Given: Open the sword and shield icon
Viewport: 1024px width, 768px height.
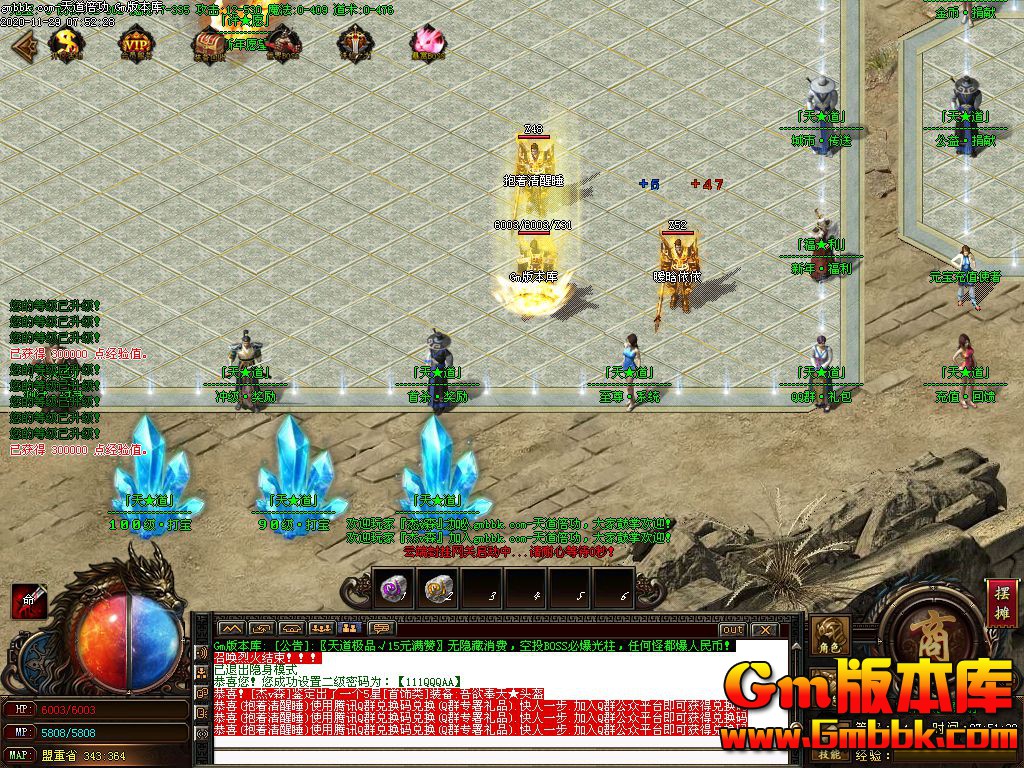Looking at the screenshot, I should click(355, 43).
